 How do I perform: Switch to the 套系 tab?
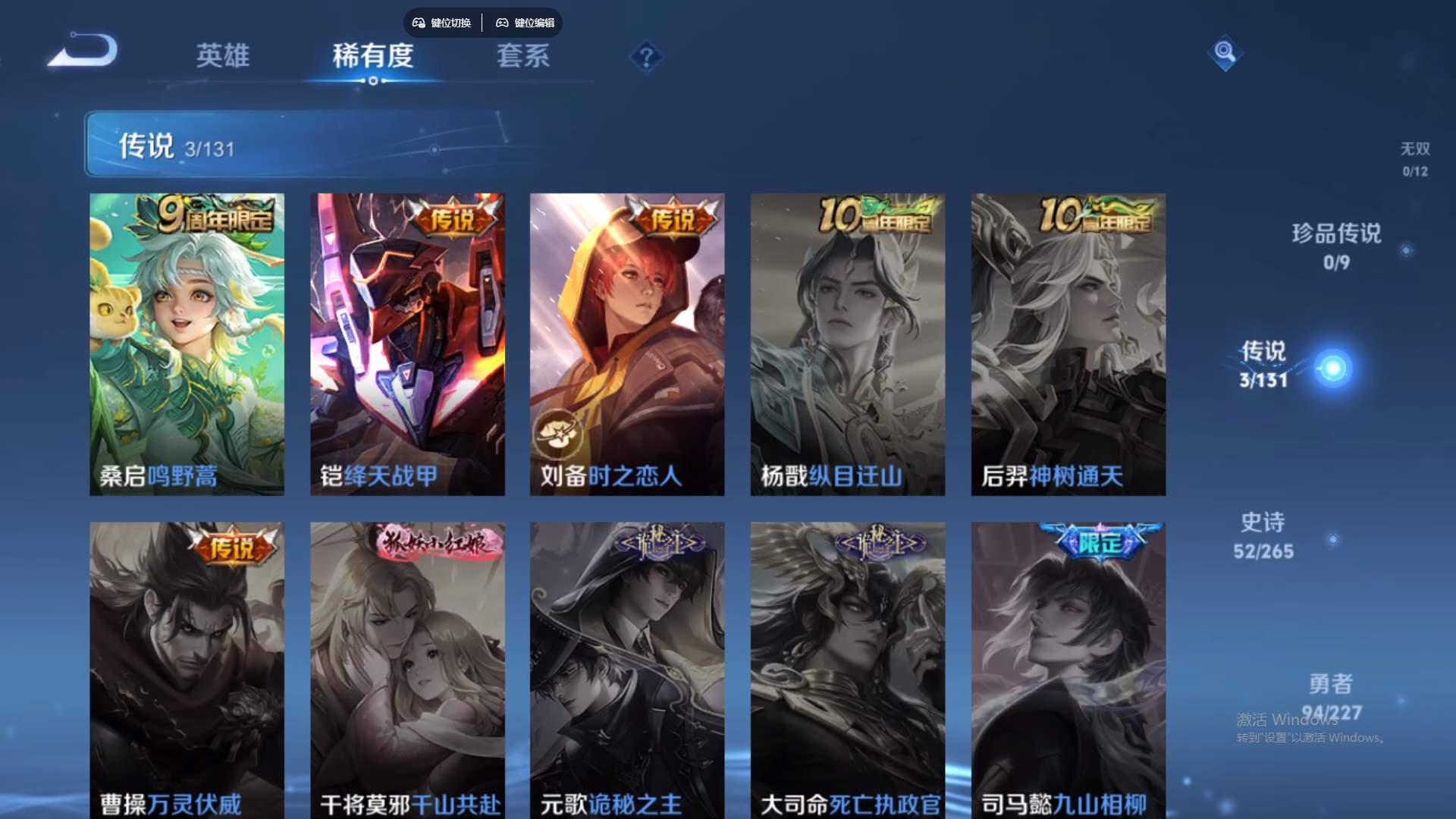pos(523,56)
